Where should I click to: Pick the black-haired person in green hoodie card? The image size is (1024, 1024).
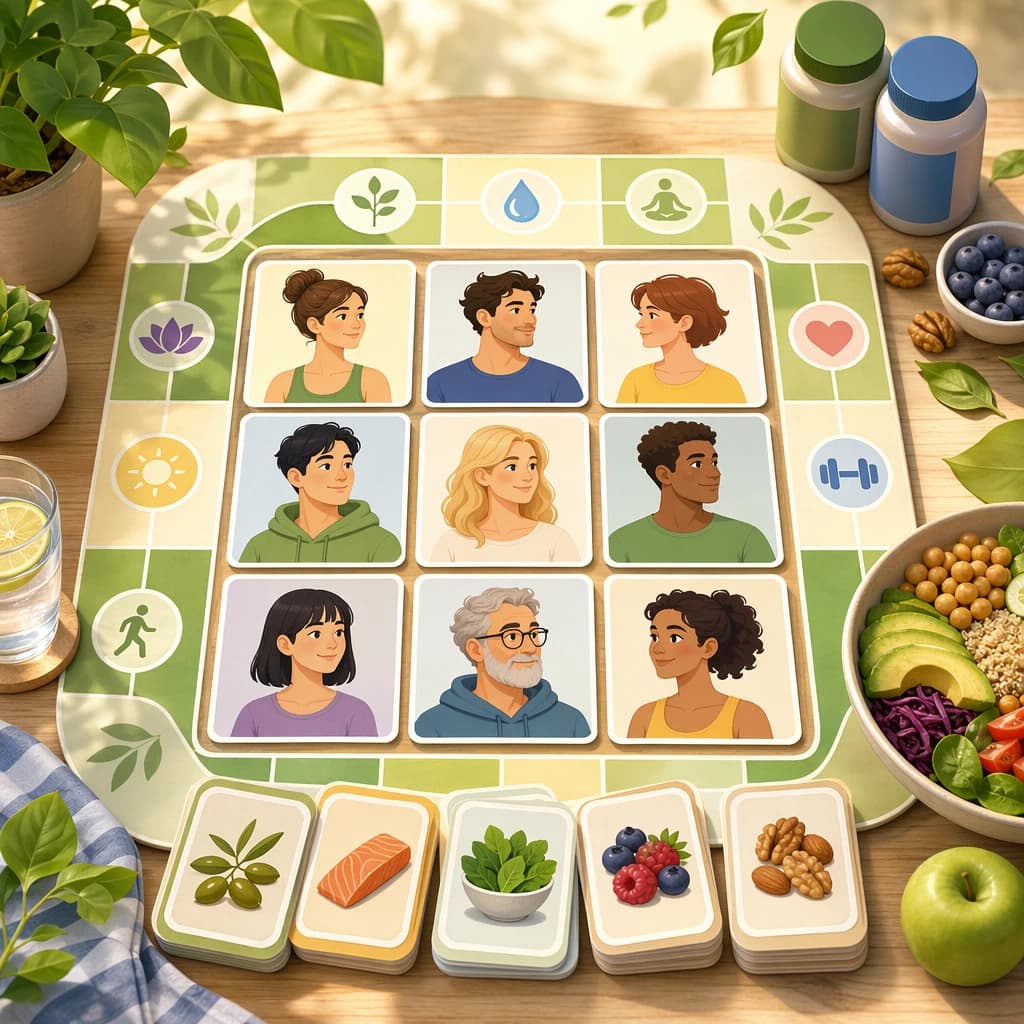point(319,489)
